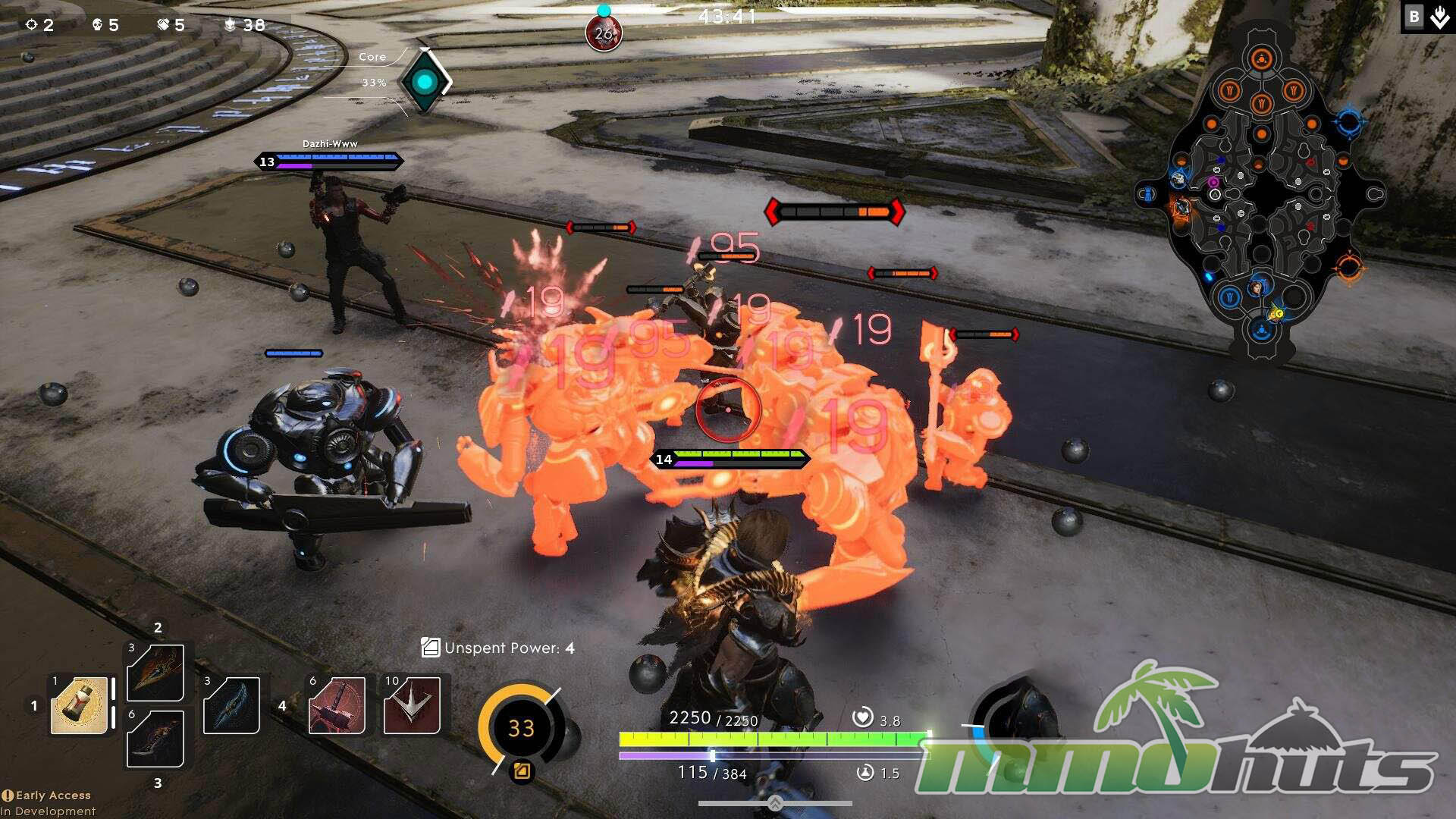Click the minimap
Viewport: 1456px width, 819px height.
(1261, 193)
